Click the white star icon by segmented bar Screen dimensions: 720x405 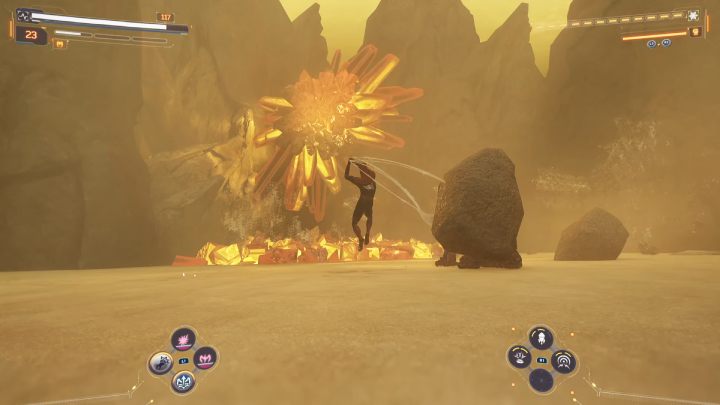click(692, 16)
